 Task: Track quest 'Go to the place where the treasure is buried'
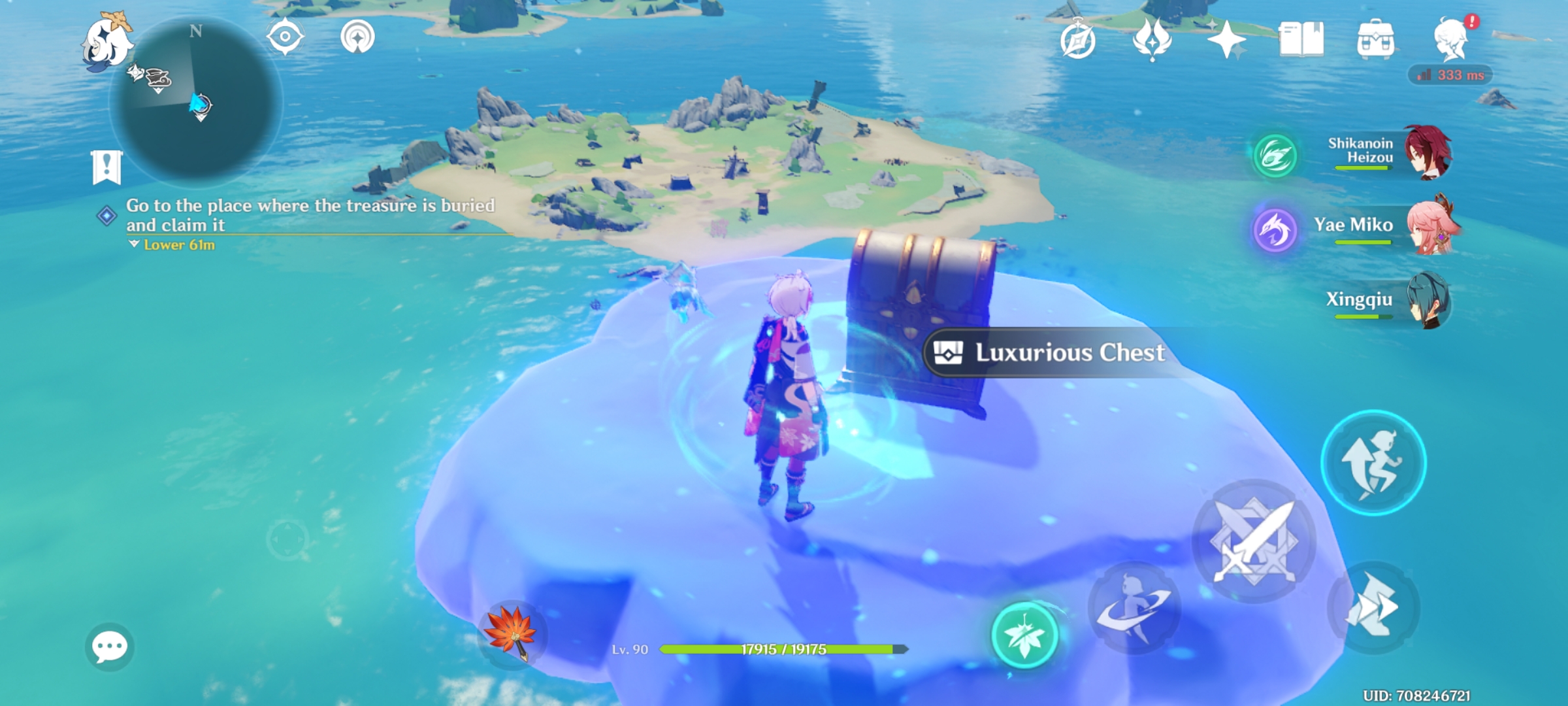click(x=307, y=216)
